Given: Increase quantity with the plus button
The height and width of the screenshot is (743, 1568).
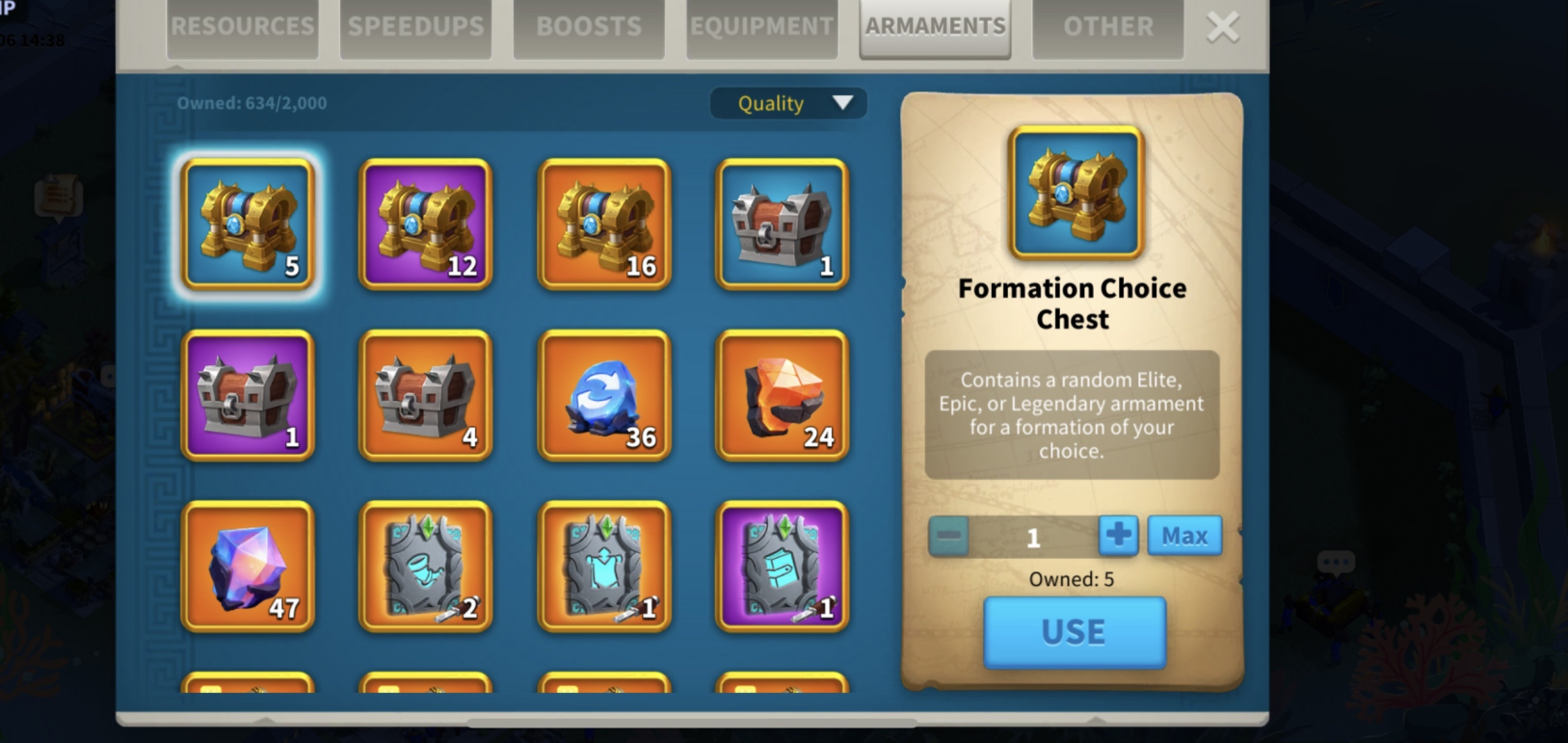Looking at the screenshot, I should pos(1118,536).
